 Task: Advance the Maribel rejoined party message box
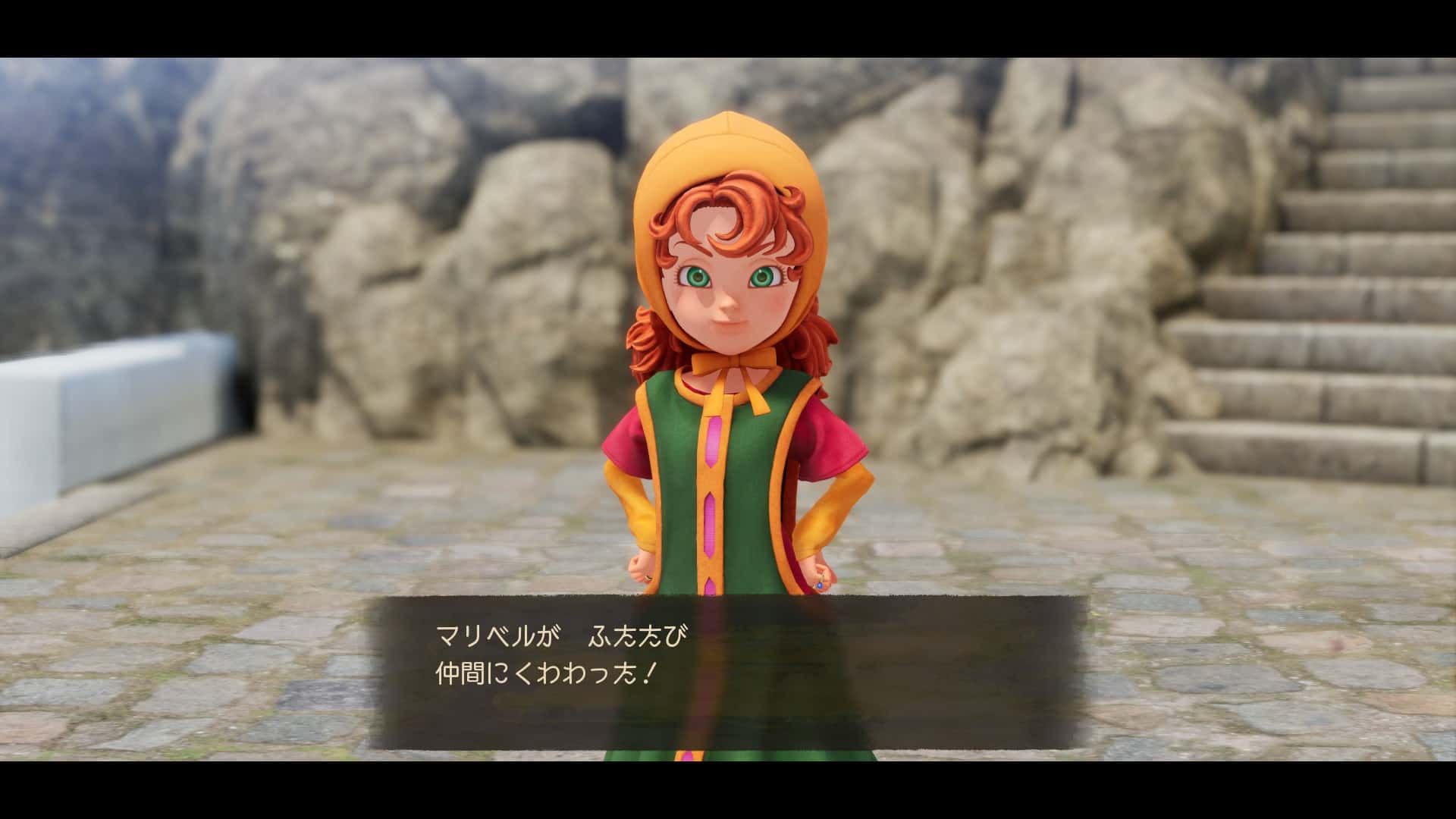point(726,671)
